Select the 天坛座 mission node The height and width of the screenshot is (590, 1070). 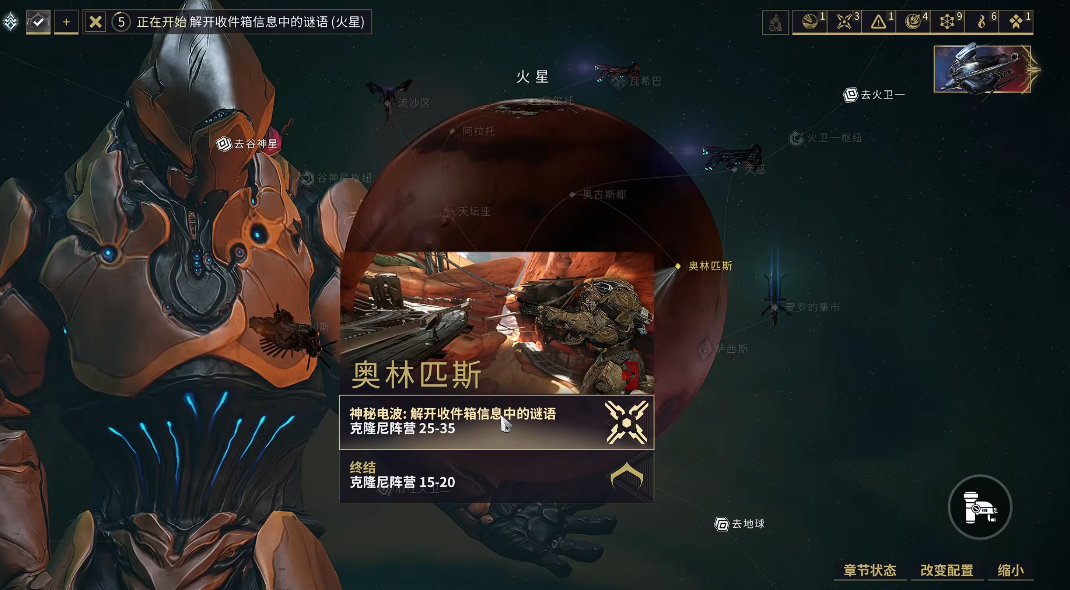pos(449,212)
